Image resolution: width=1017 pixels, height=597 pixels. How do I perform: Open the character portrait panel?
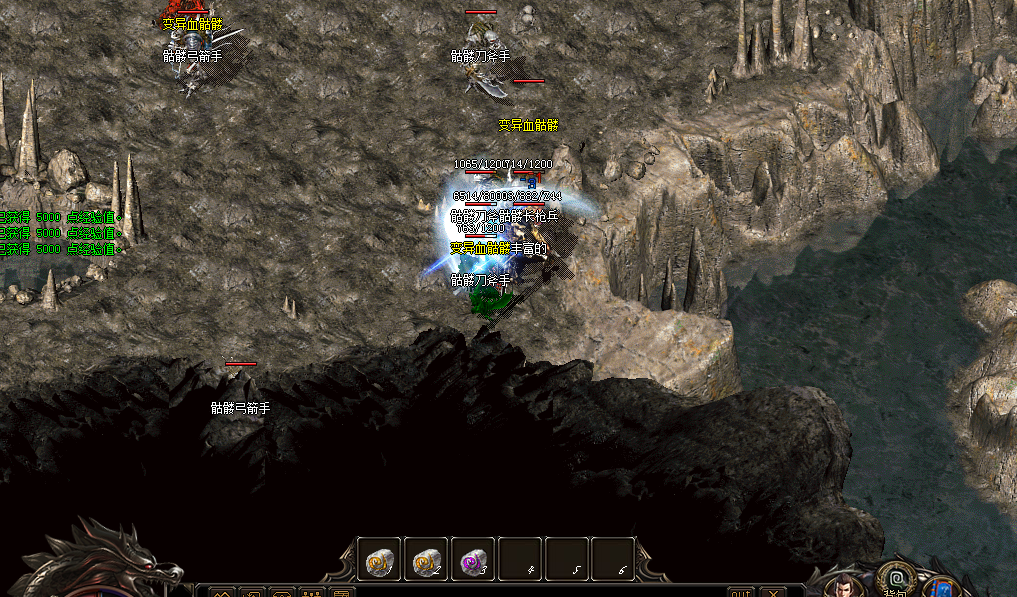coord(846,585)
